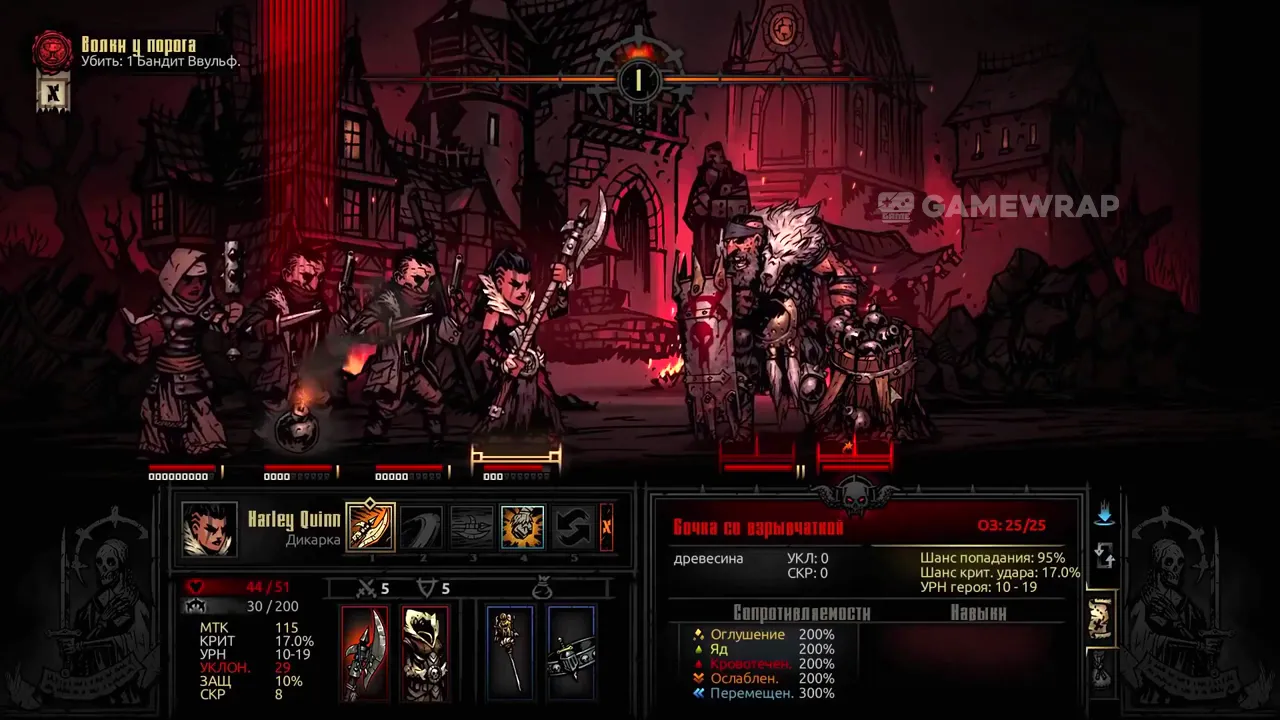Click the move/swap position arrows skill

tap(573, 527)
